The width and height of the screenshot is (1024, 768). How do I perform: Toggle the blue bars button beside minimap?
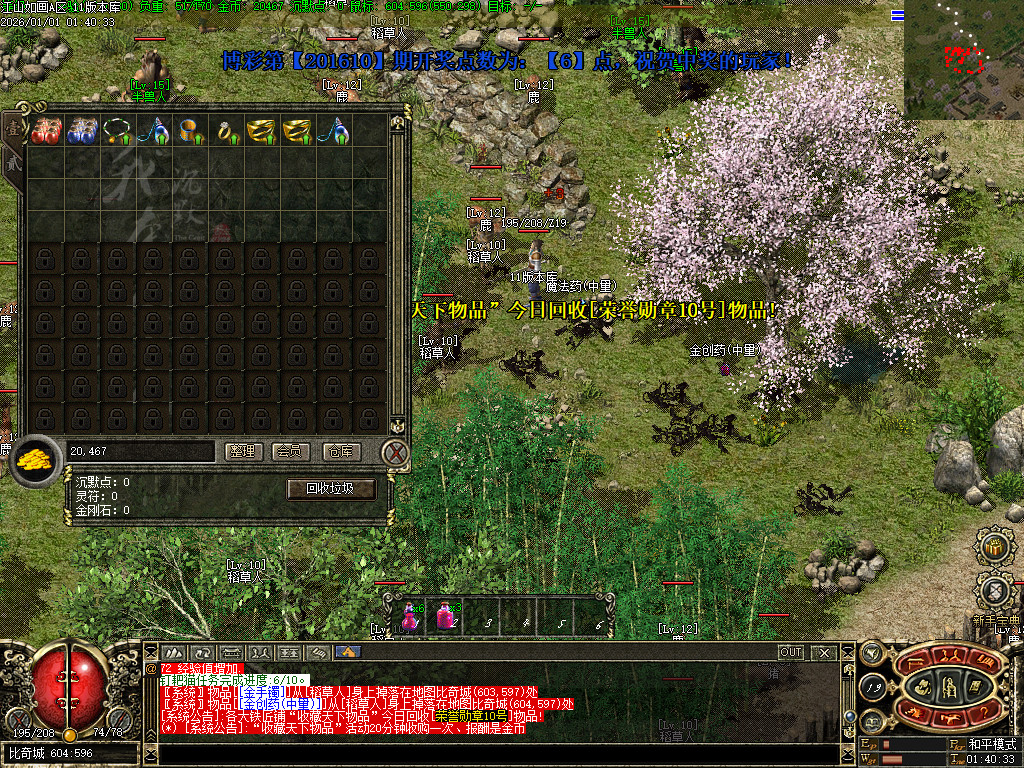point(897,15)
